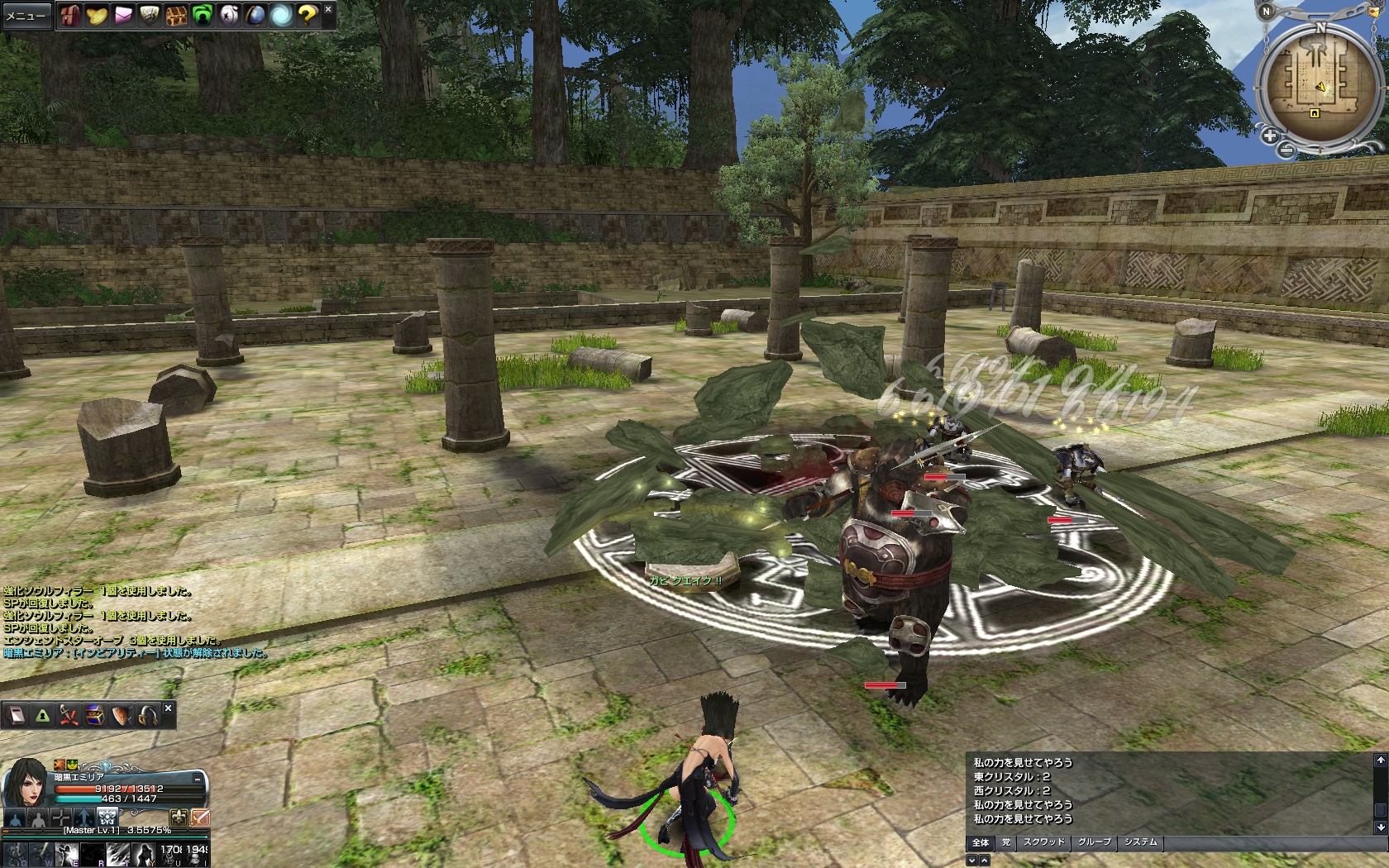Select the 全体 chat tab
The height and width of the screenshot is (868, 1389).
[981, 842]
